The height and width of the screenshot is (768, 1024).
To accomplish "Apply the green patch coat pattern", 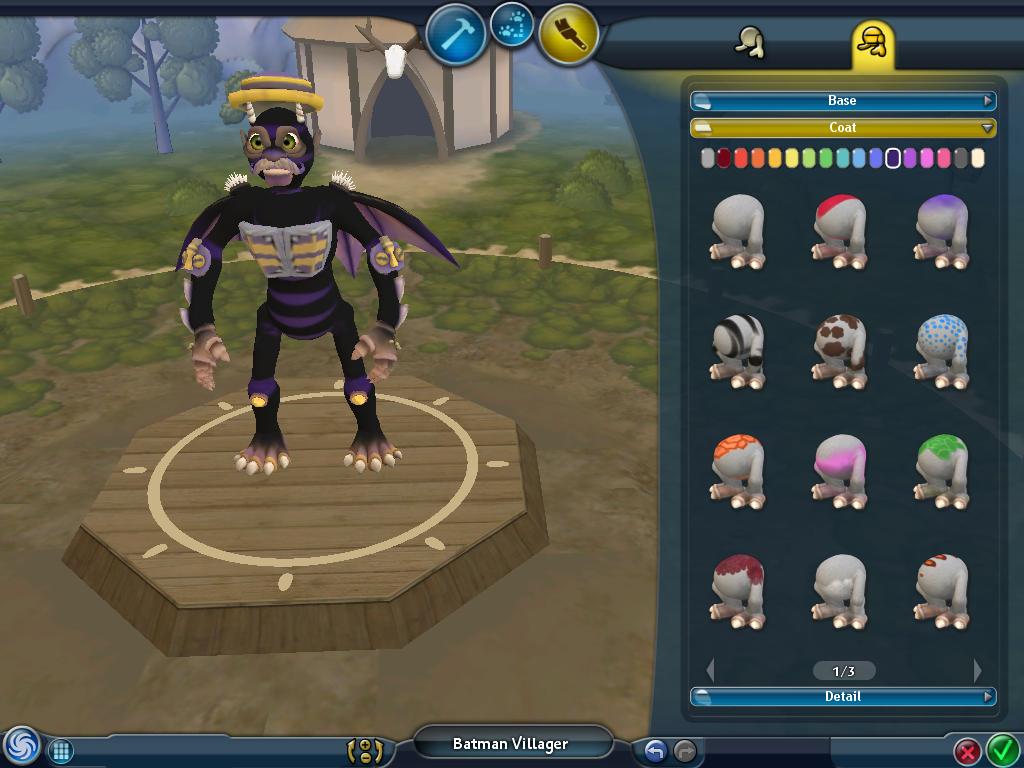I will point(942,470).
